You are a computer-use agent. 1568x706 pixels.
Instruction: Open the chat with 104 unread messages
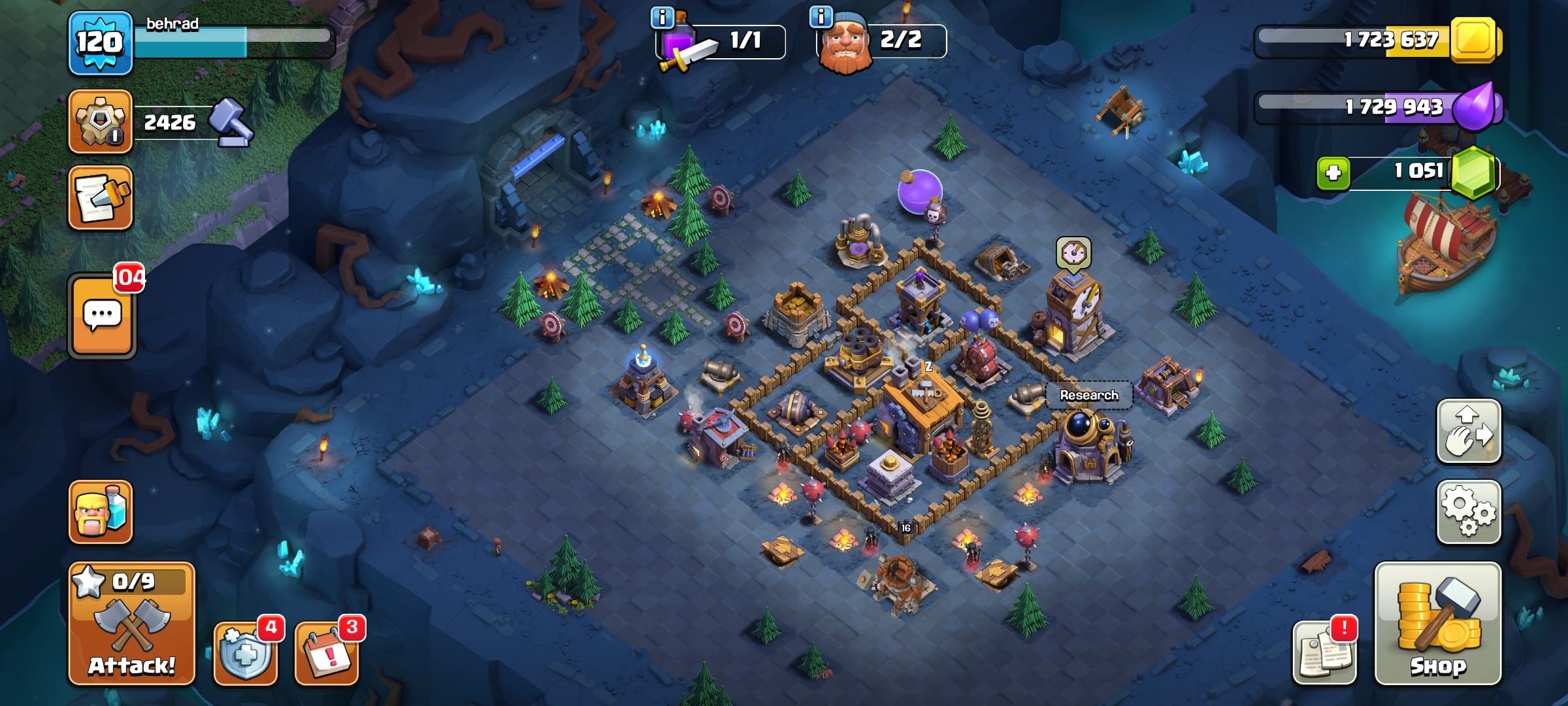pos(102,316)
